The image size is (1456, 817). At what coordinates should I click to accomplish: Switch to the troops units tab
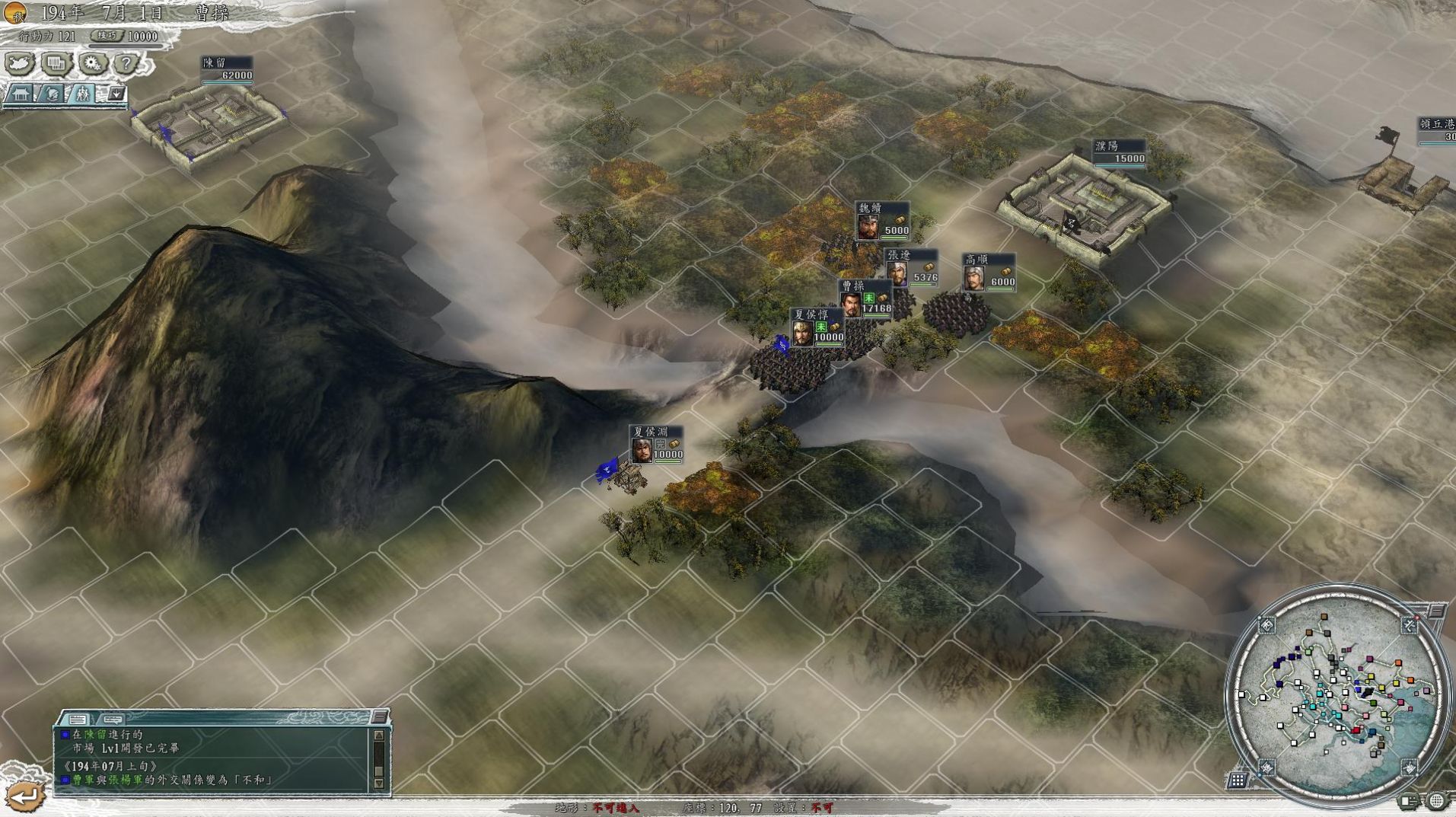point(81,94)
